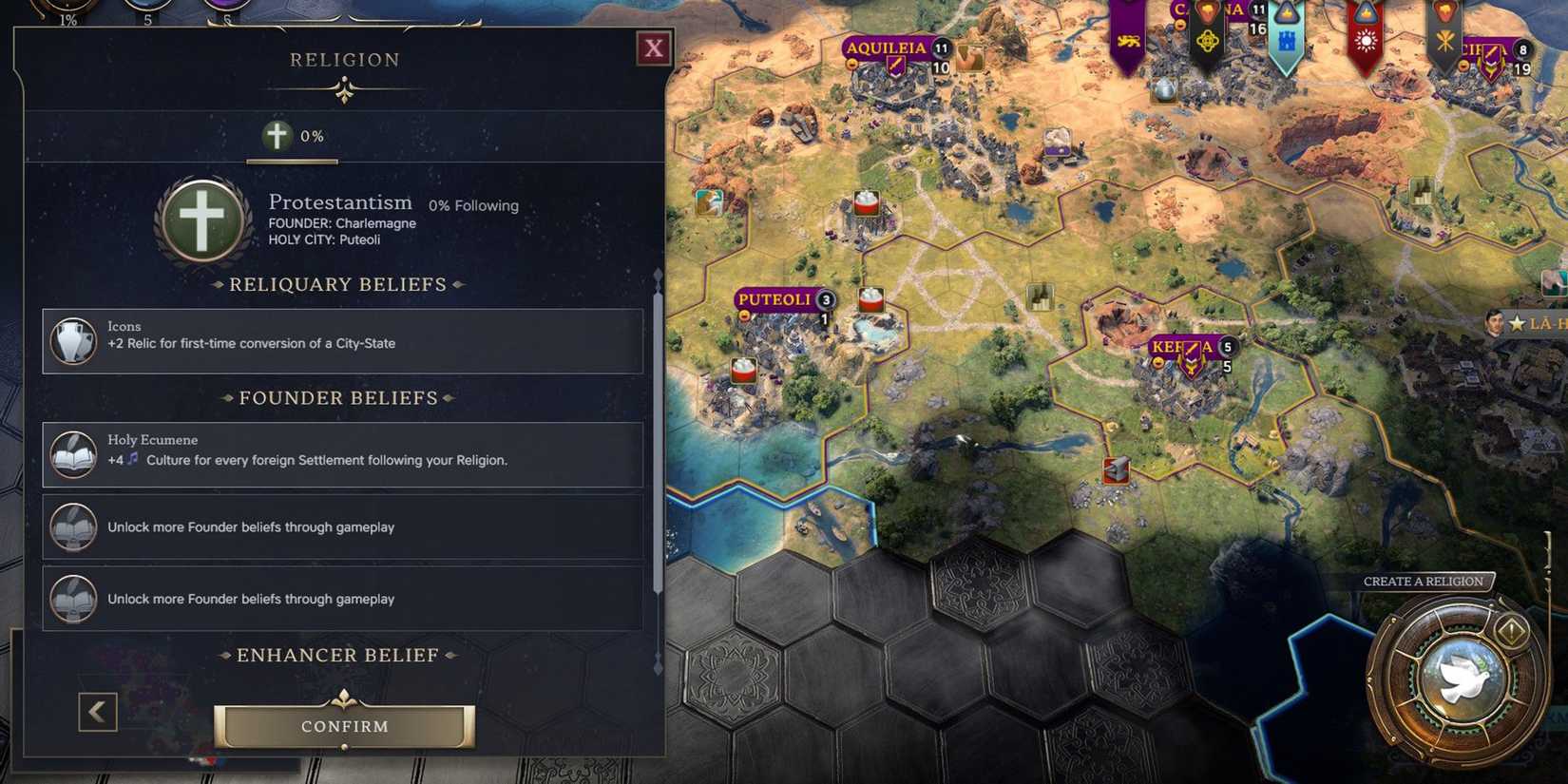Screen dimensions: 1568x784
Task: Click the Protestantism cross religion icon
Action: 201,217
